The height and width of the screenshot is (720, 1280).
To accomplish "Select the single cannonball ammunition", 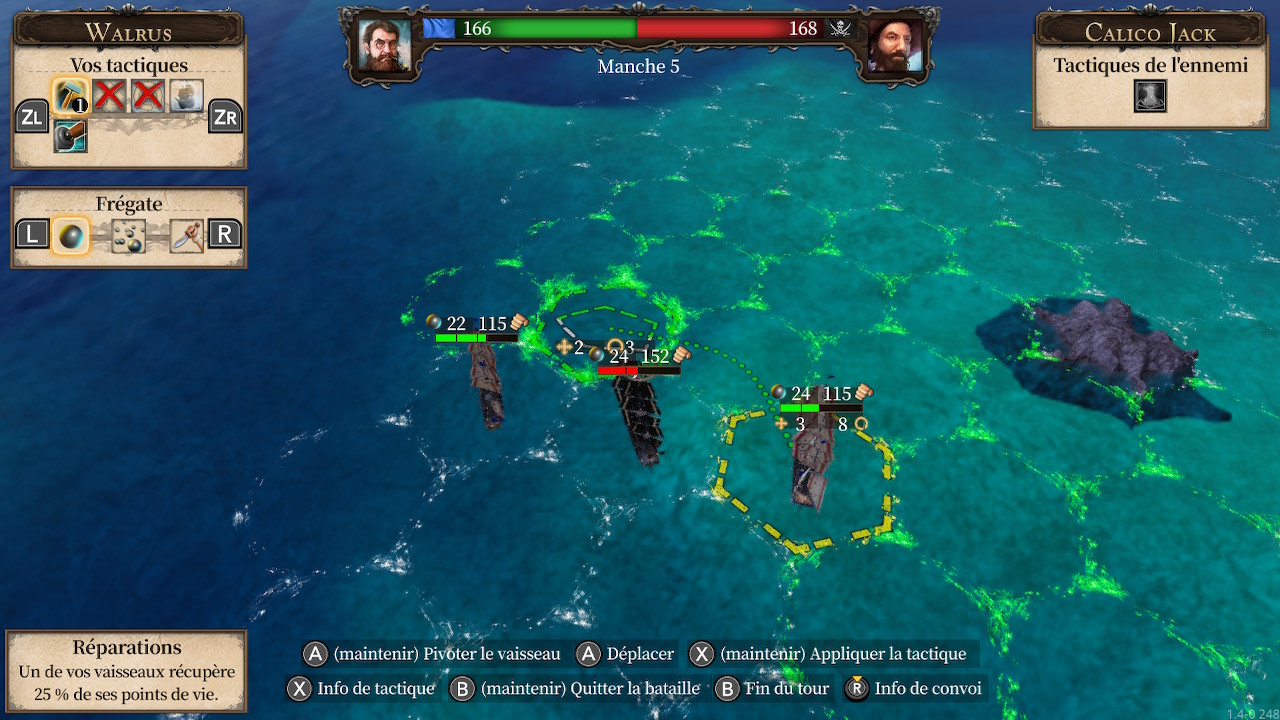I will [70, 235].
